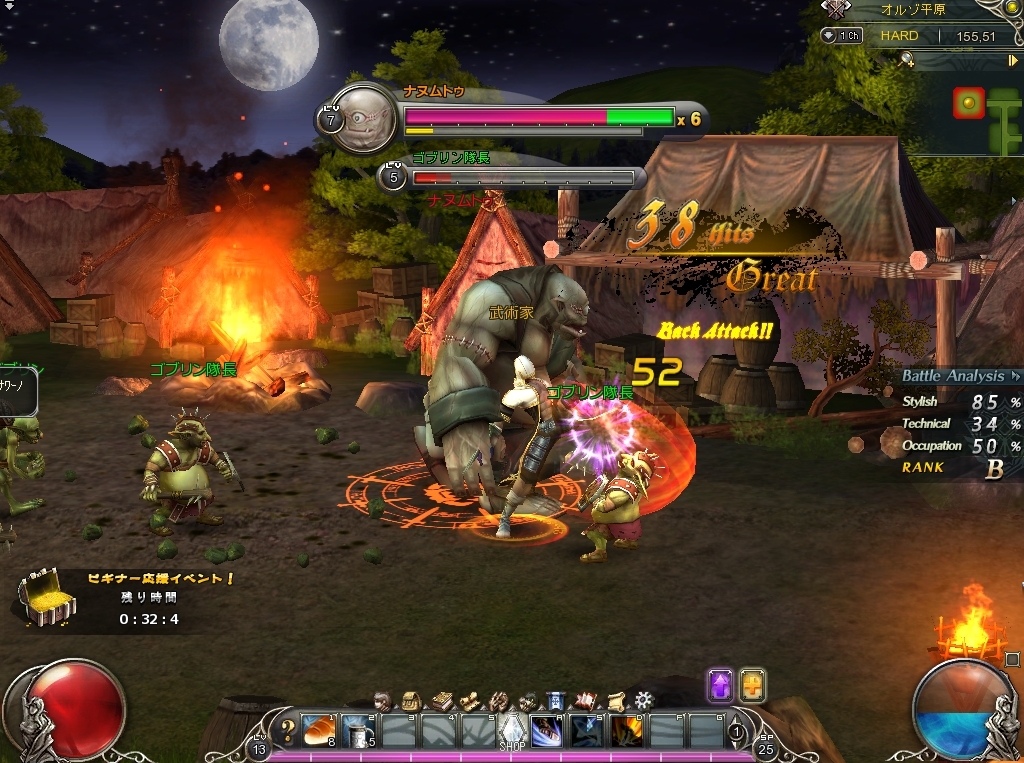Activate the fire skill in slot D

626,731
